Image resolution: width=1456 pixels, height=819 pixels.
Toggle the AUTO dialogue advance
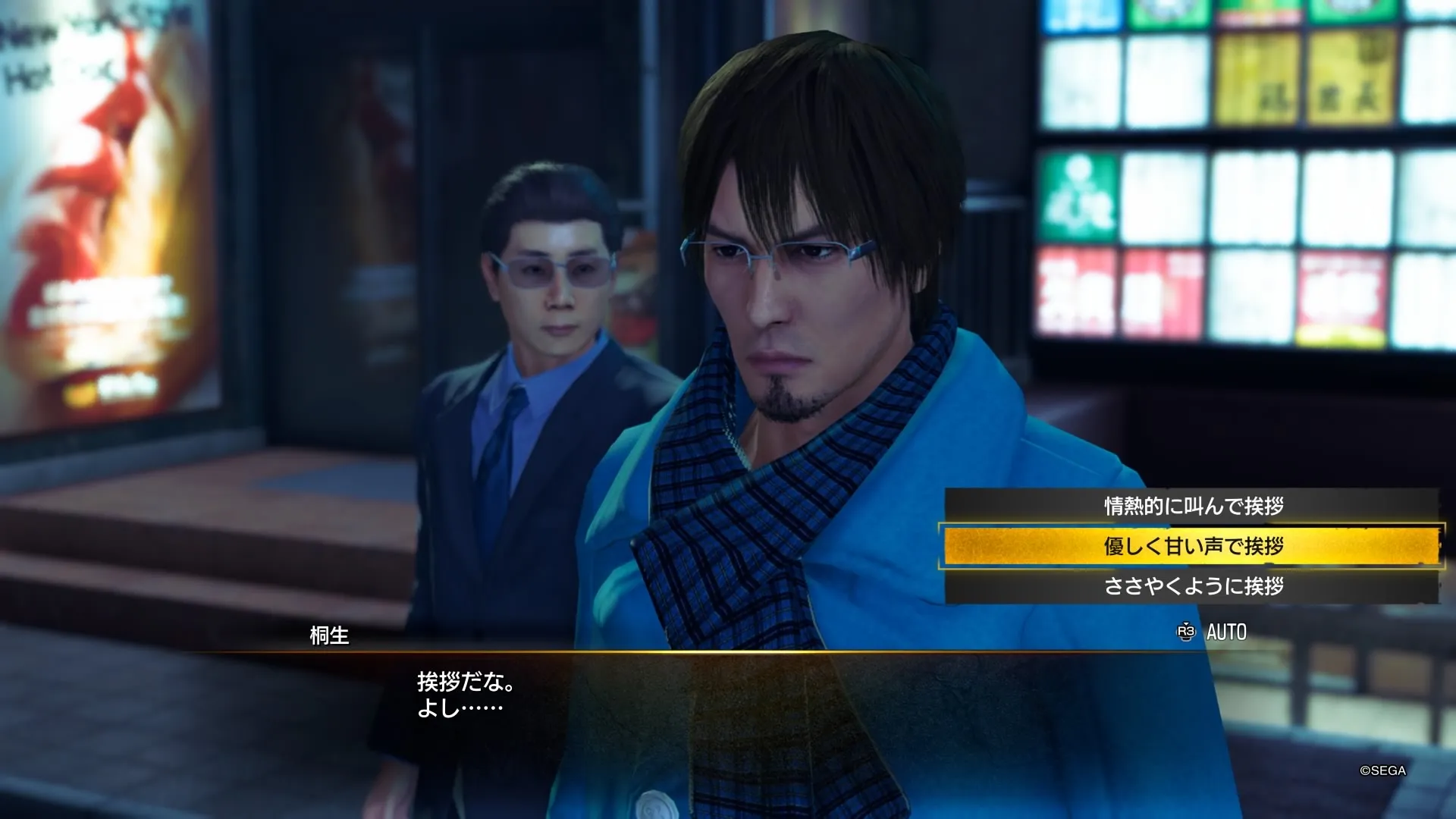(1212, 632)
